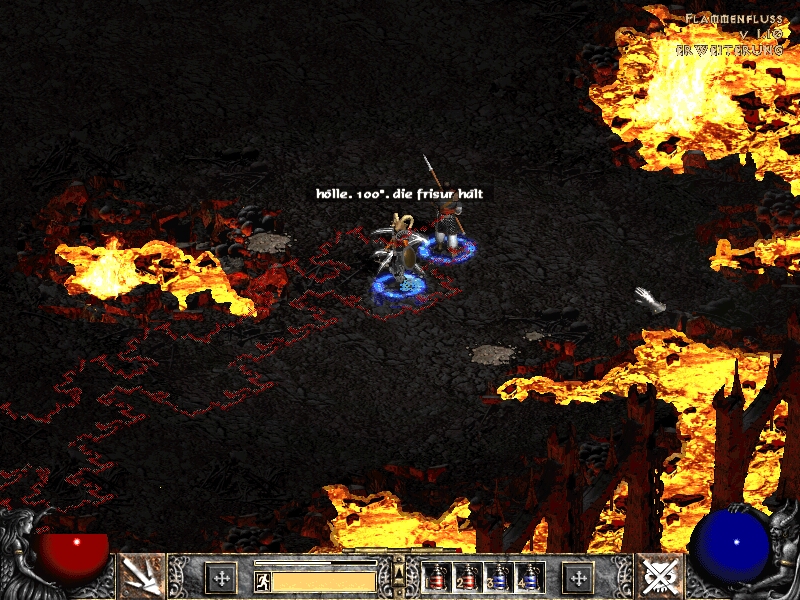
Task: Open the right-click skill selector
Action: [659, 575]
